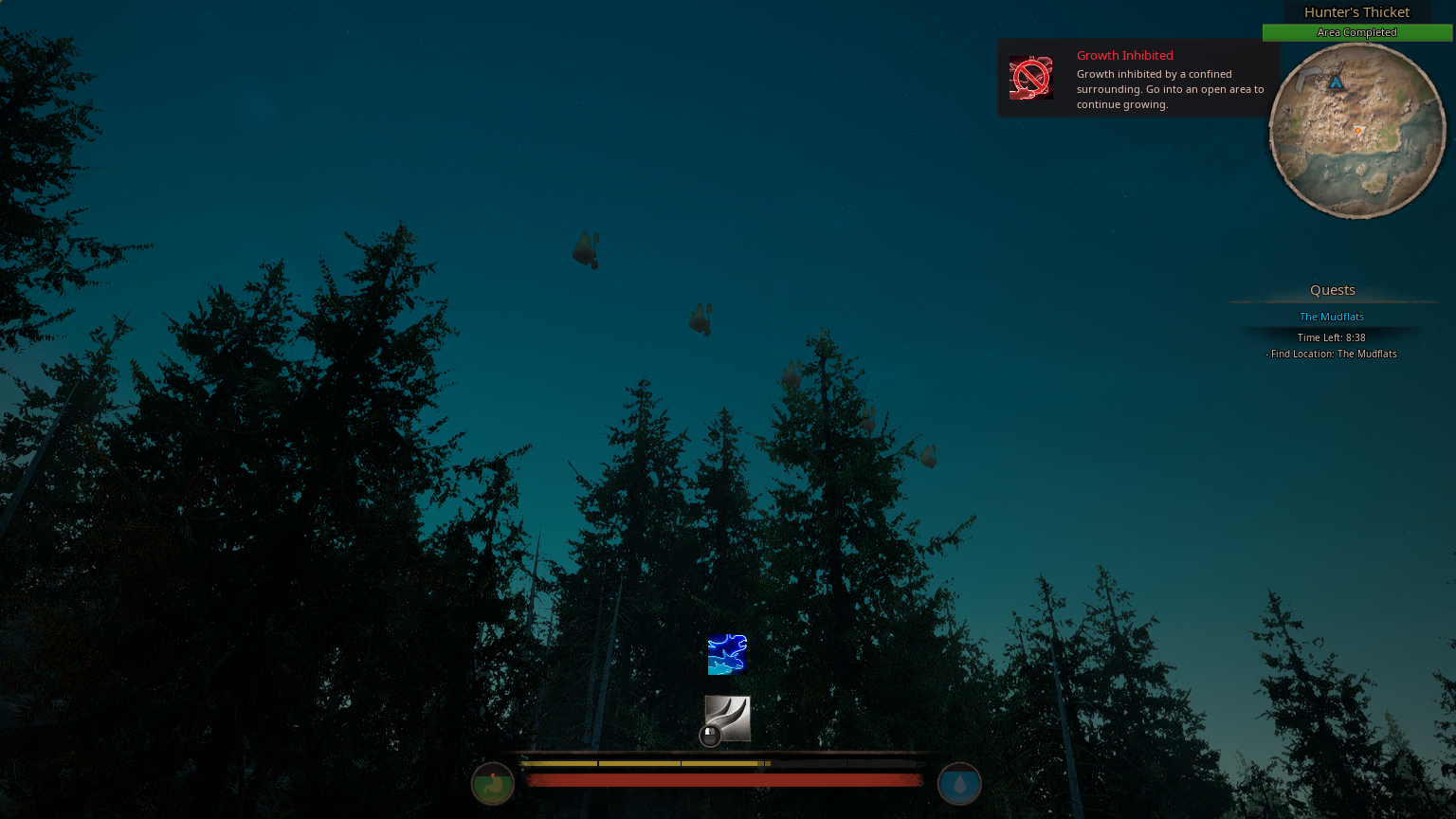
Task: Click the Growth Inhibited warning icon
Action: point(1031,77)
